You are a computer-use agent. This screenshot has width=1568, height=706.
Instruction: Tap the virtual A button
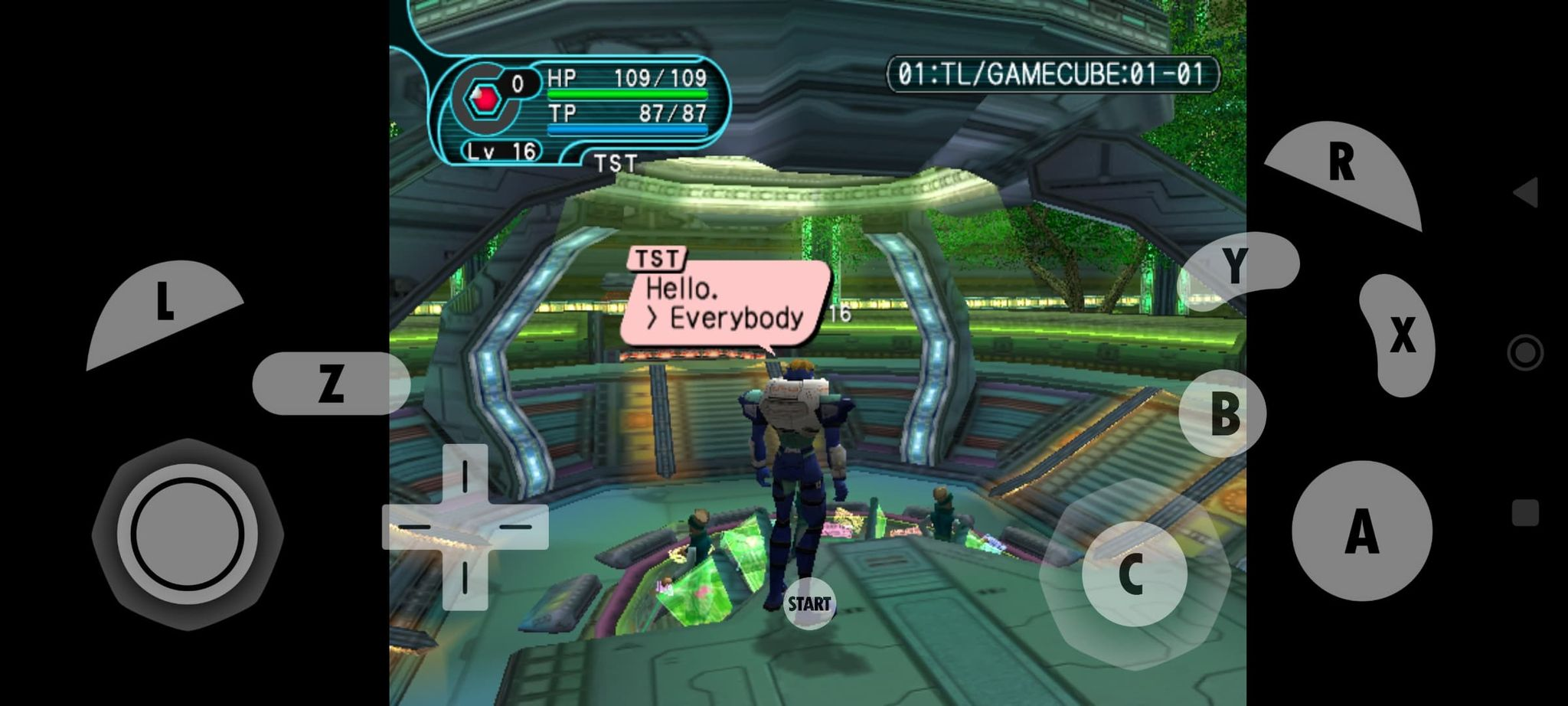[1361, 531]
